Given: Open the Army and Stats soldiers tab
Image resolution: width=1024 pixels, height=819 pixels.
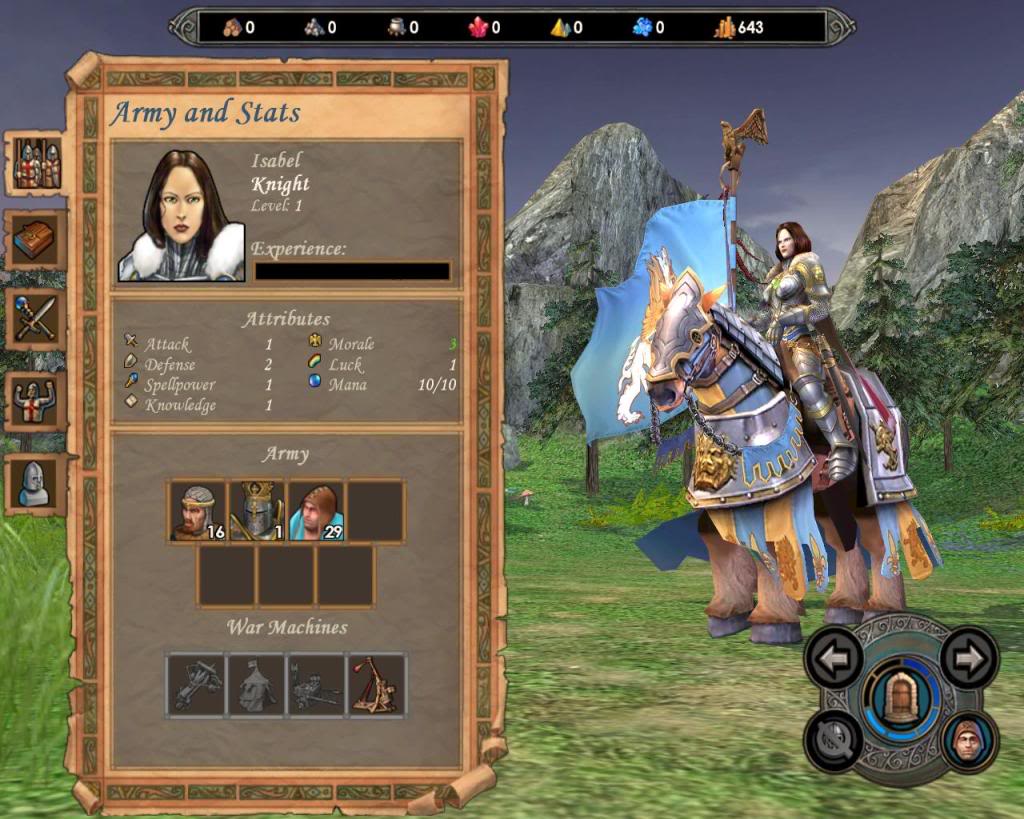Looking at the screenshot, I should point(37,165).
